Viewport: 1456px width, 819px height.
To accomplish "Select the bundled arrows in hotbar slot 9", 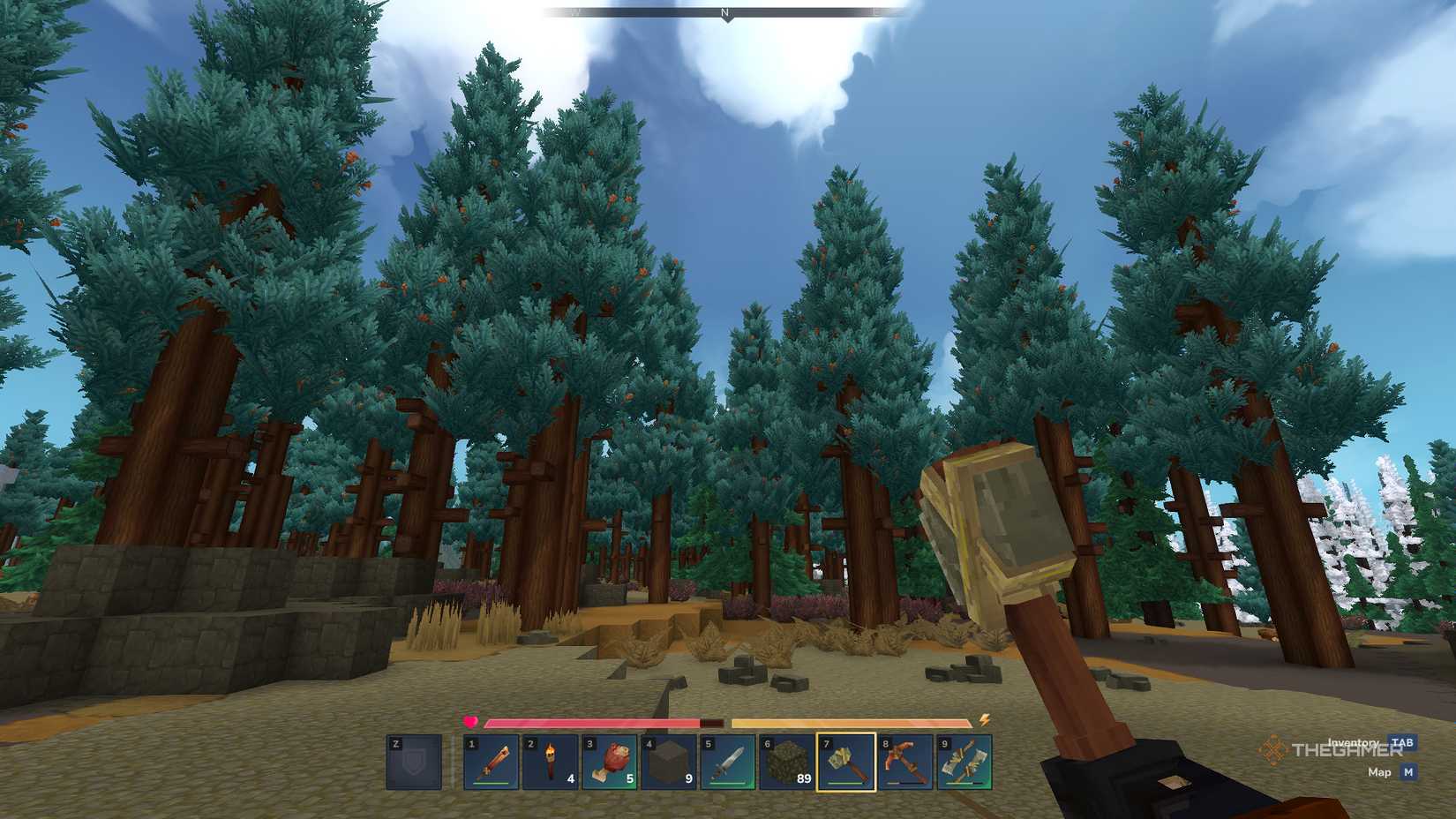I will [x=965, y=761].
